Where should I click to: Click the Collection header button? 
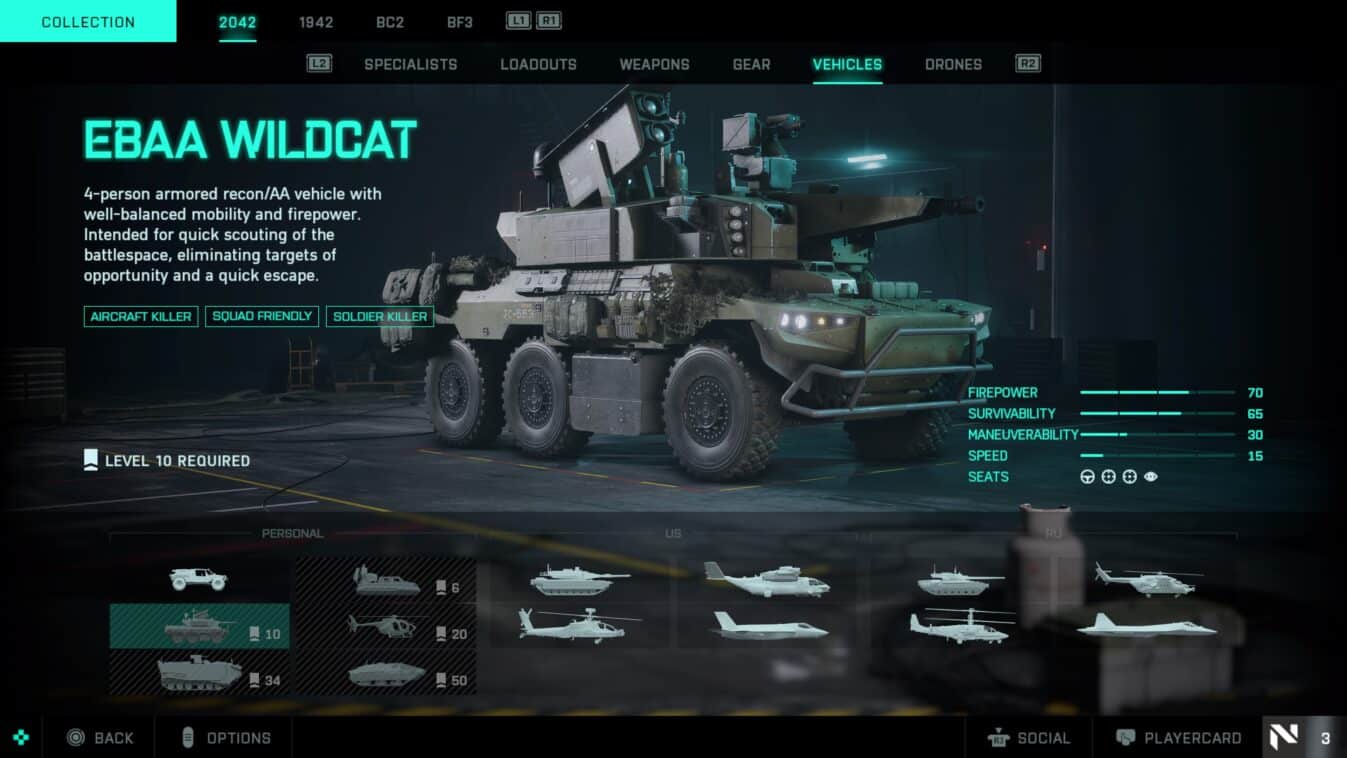click(88, 21)
